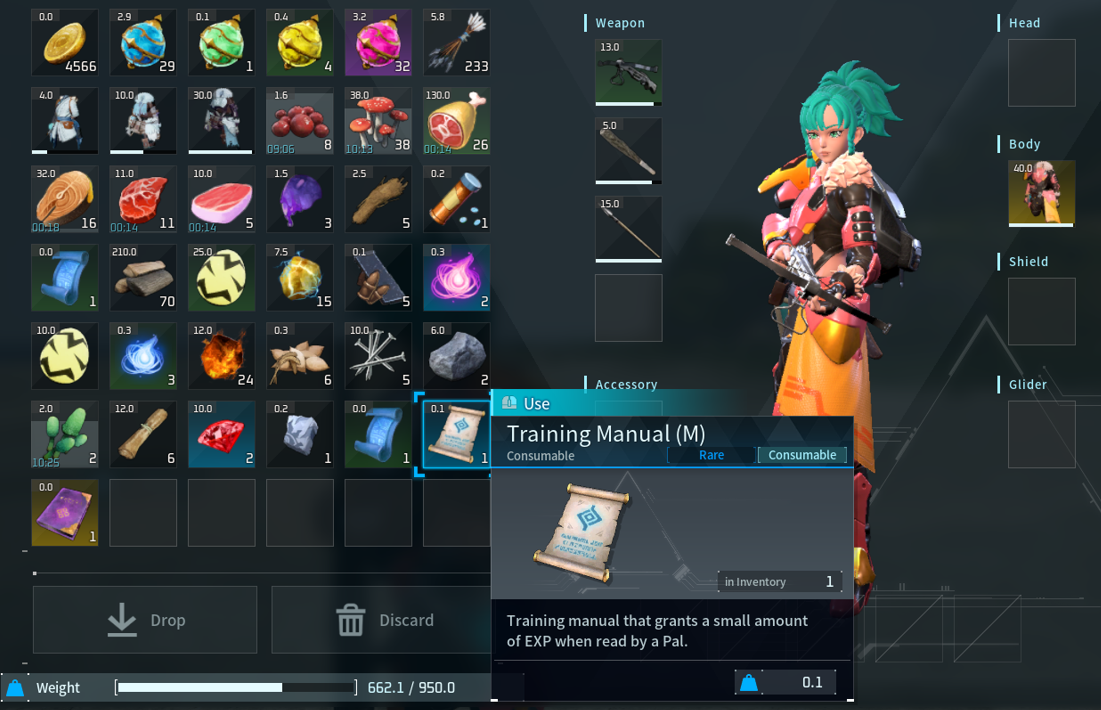Screen dimensions: 1101x710
Task: Click the equipped Body armor slot
Action: click(x=1042, y=193)
